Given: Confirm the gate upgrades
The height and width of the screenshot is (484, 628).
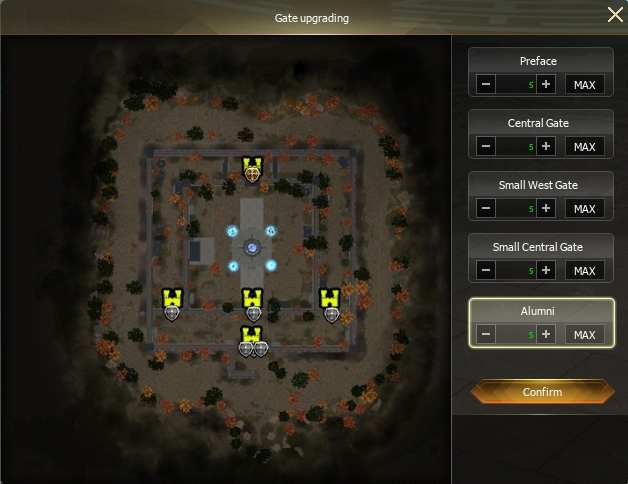Looking at the screenshot, I should pyautogui.click(x=542, y=392).
